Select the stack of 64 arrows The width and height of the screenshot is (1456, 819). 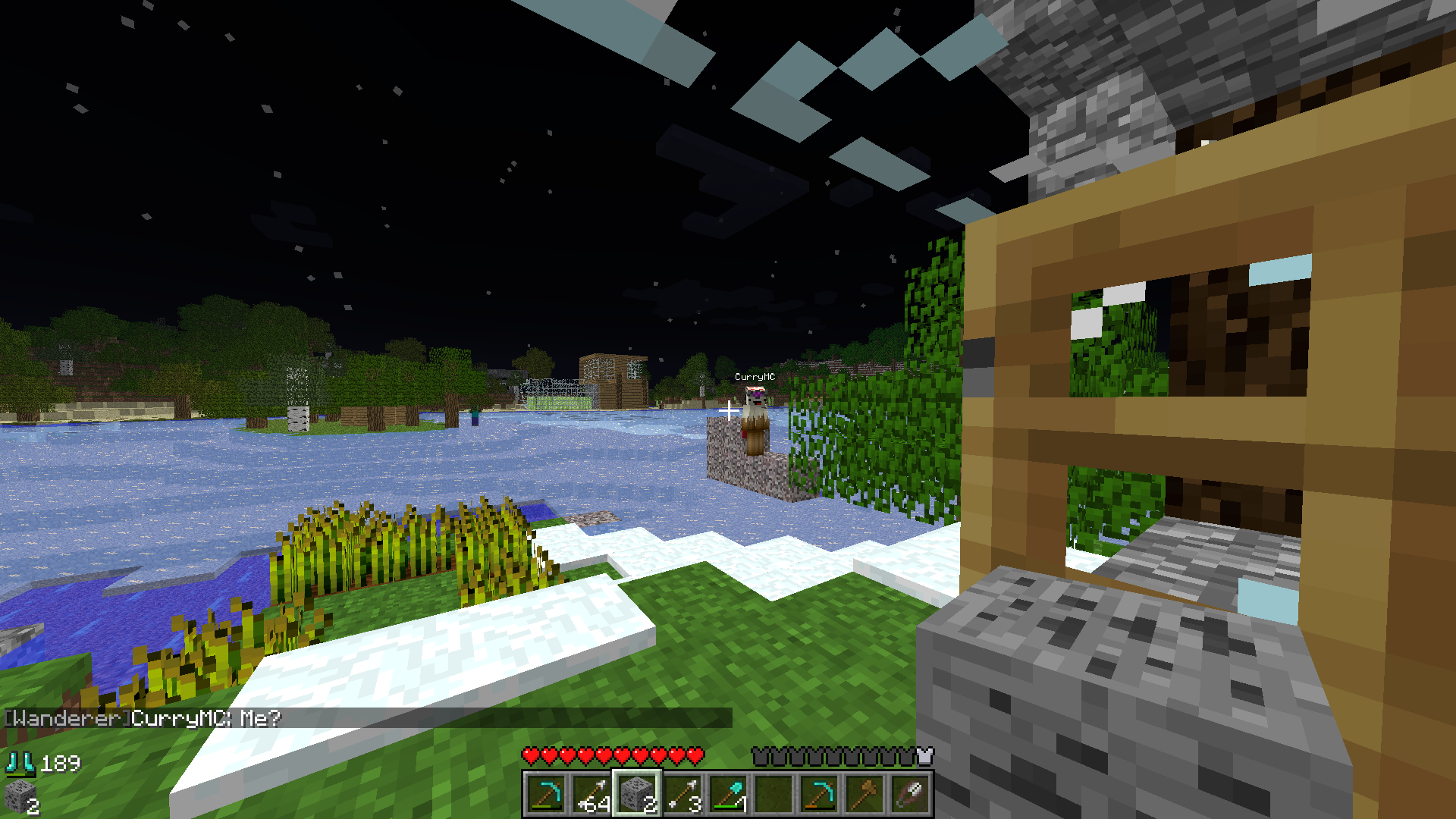click(x=591, y=793)
